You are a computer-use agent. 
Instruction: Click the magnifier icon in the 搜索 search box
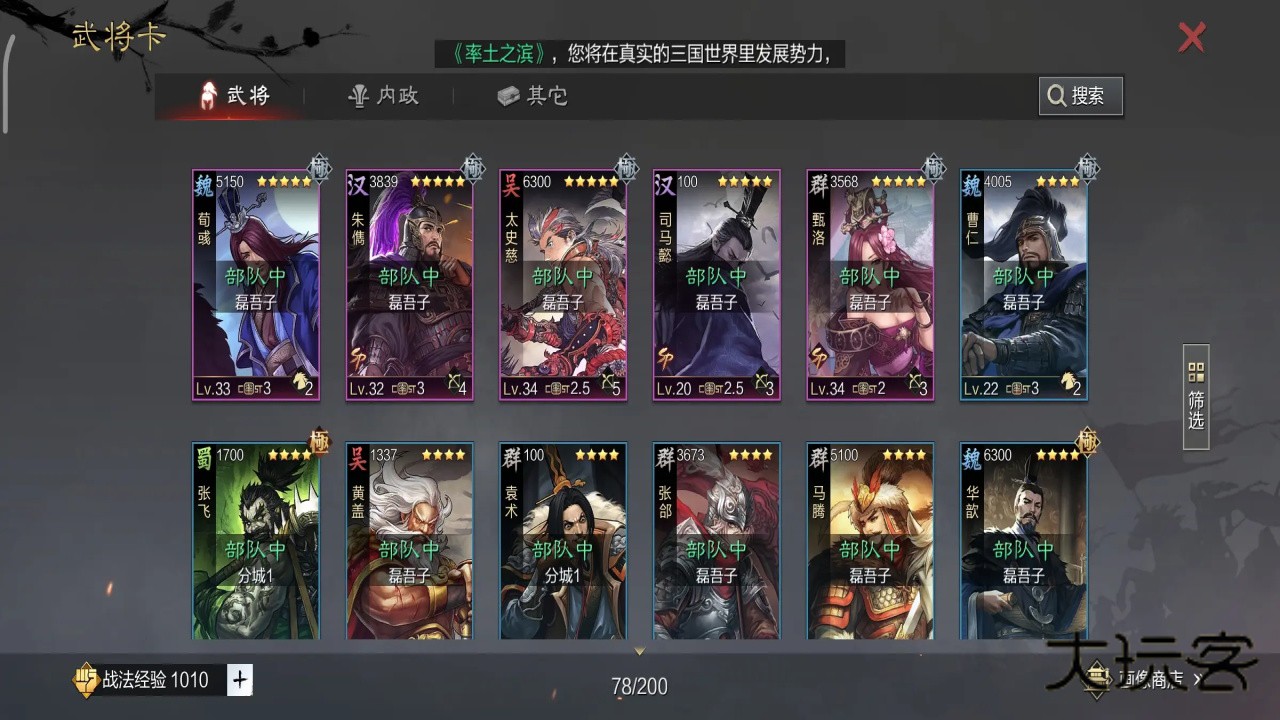tap(1057, 96)
